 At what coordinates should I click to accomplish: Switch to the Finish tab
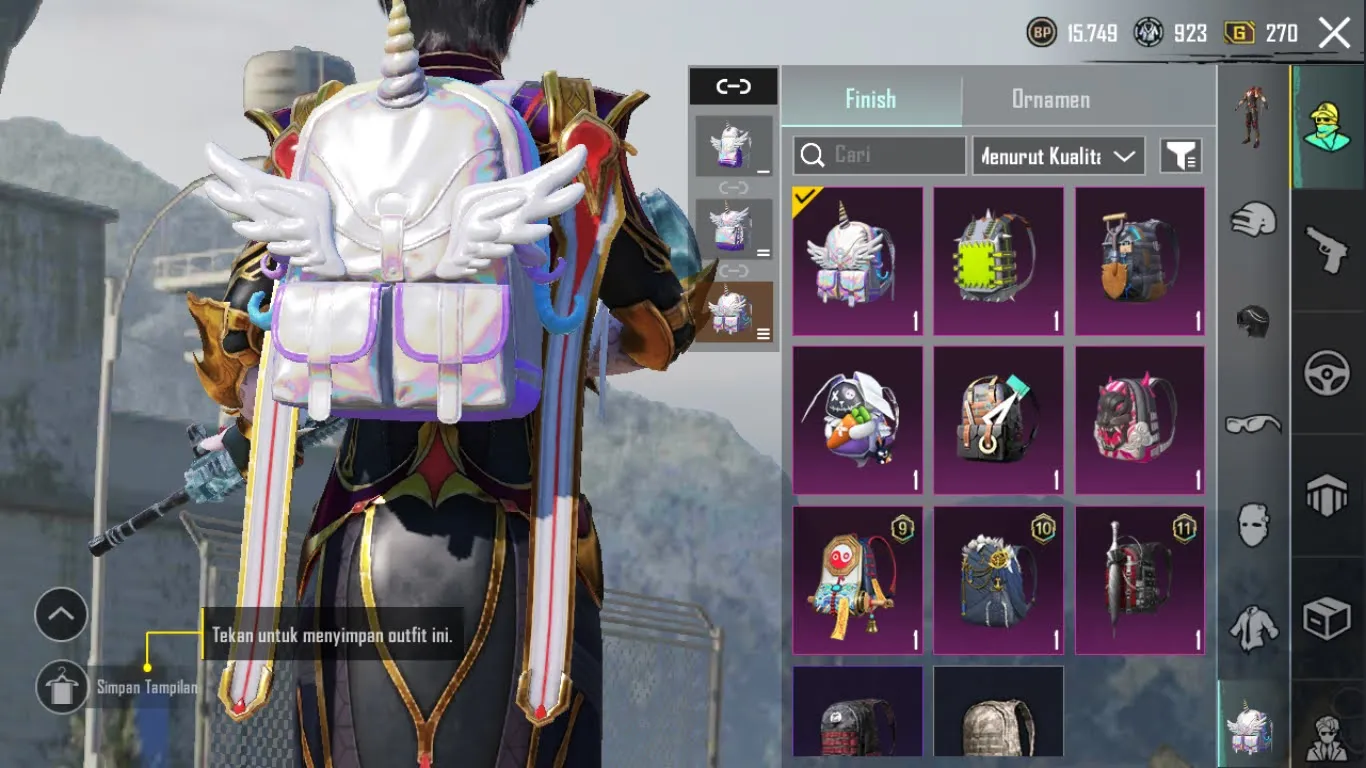pyautogui.click(x=871, y=99)
